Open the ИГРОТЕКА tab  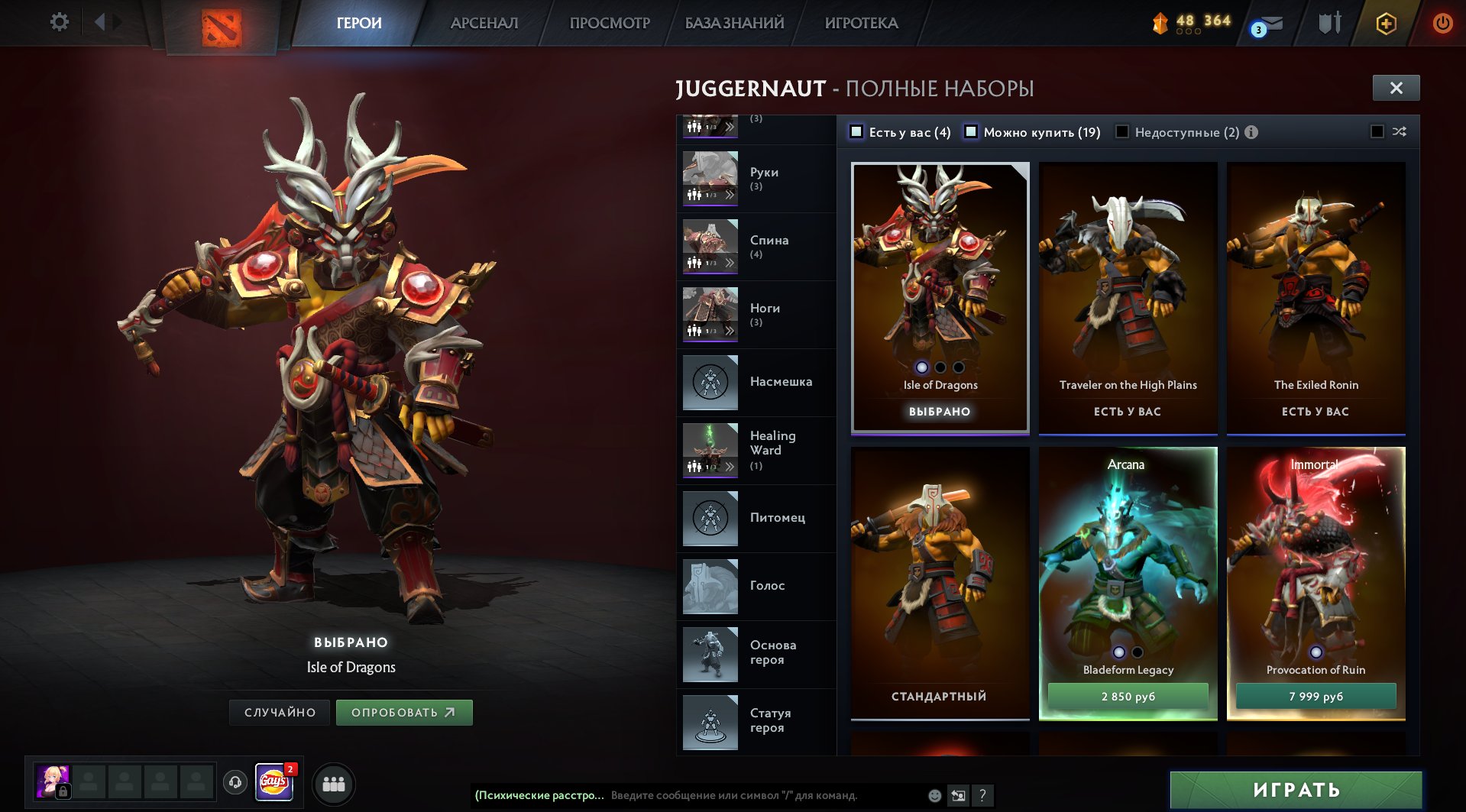[x=861, y=23]
